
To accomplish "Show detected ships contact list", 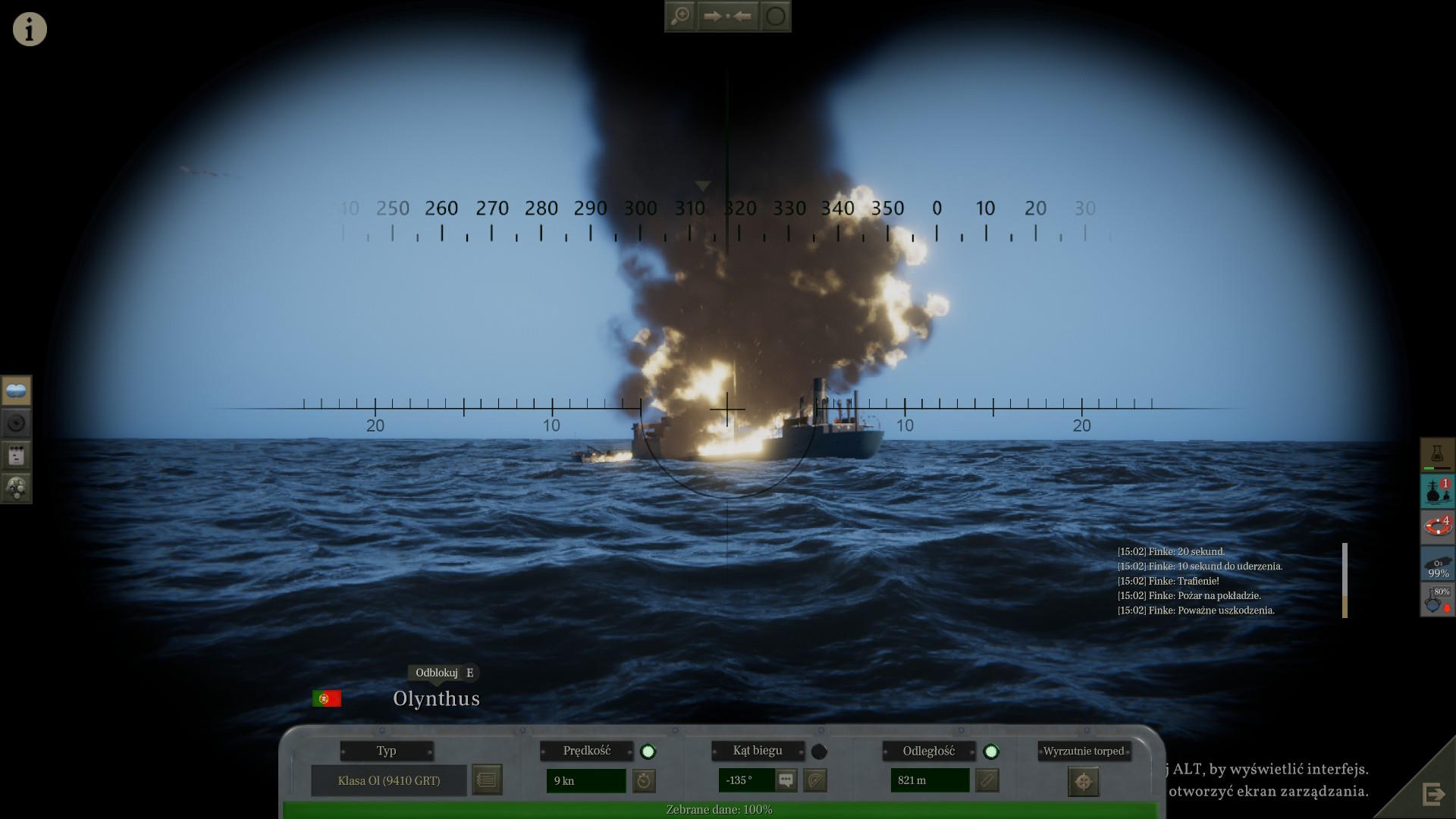I will [x=1436, y=491].
